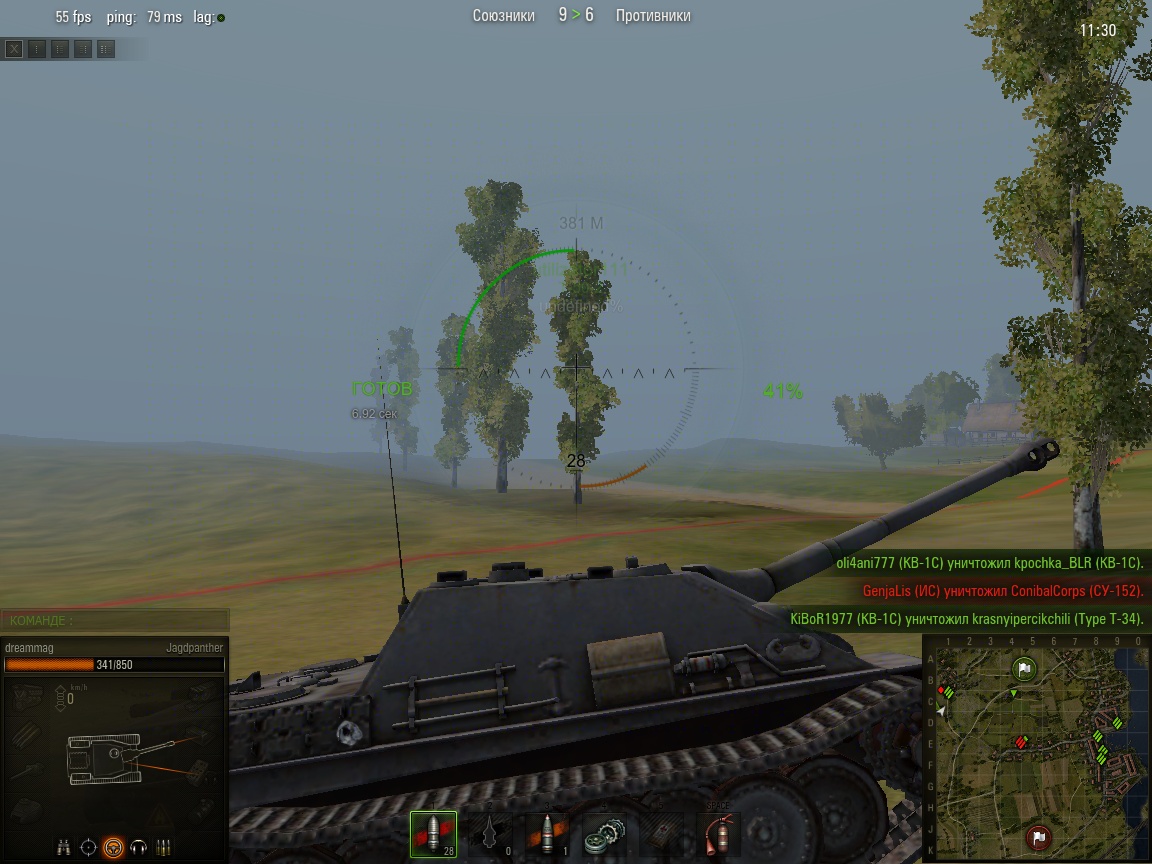
Task: Click the radio operator headphones icon
Action: [x=139, y=847]
